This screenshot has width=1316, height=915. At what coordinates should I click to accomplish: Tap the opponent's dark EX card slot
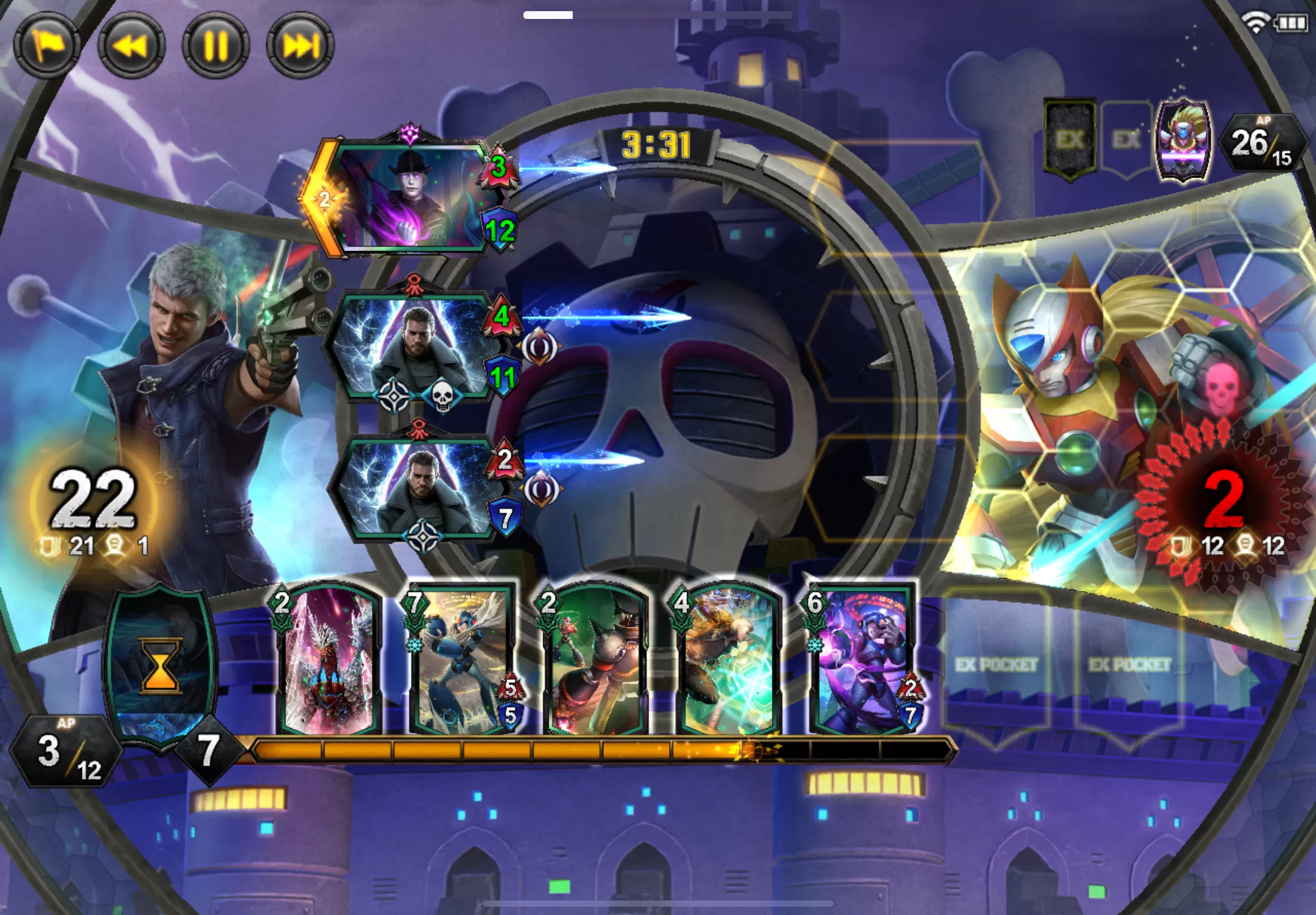1070,139
